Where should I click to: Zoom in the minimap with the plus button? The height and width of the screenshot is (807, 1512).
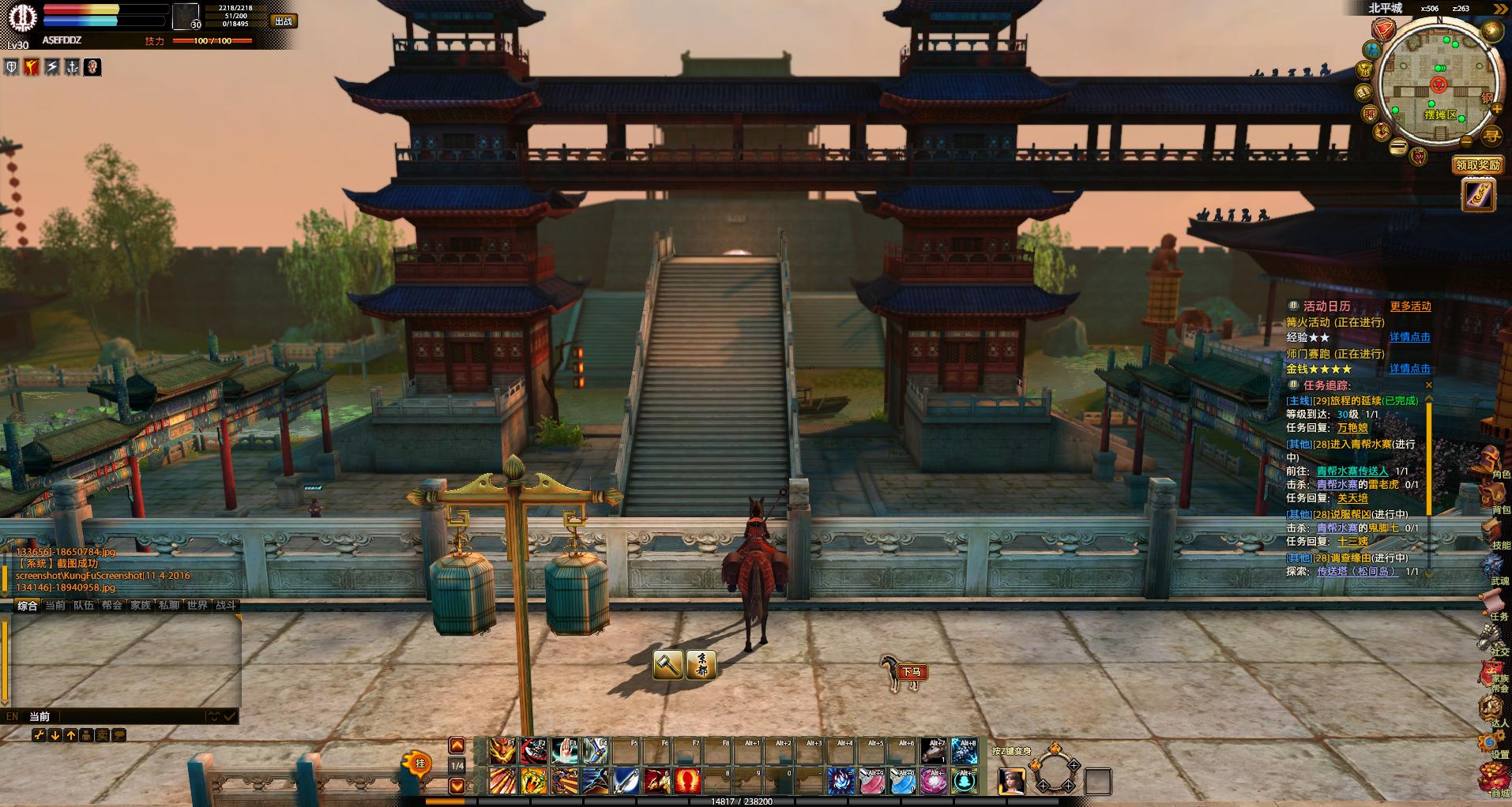1496,110
